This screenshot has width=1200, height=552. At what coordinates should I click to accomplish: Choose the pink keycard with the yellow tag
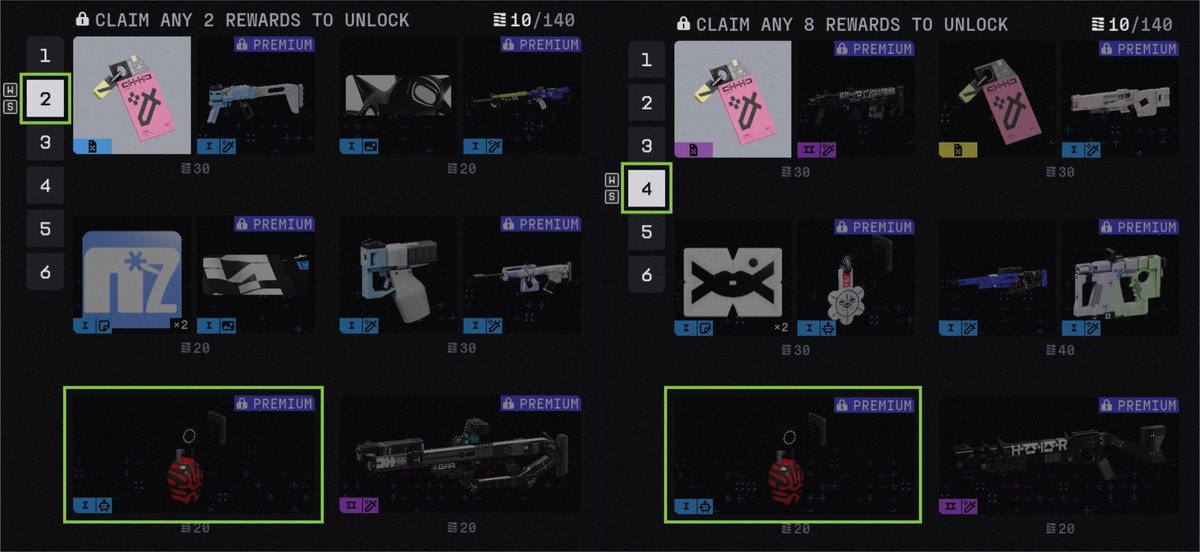(x=998, y=98)
